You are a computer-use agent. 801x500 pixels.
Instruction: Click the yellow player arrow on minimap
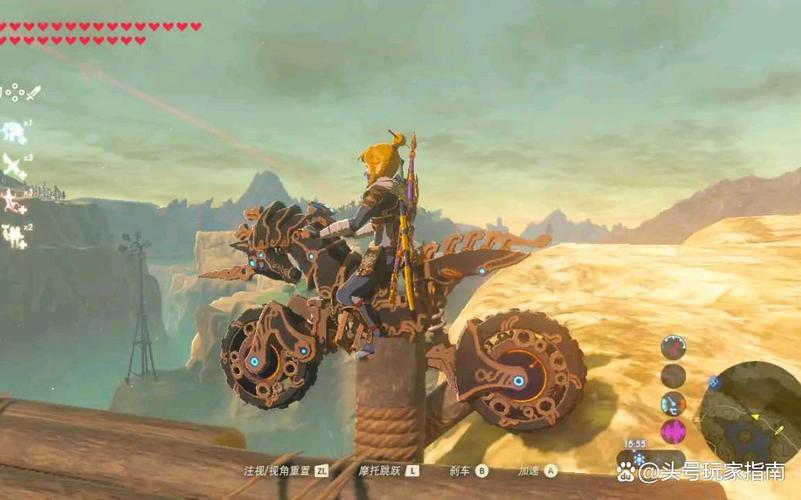click(x=755, y=416)
